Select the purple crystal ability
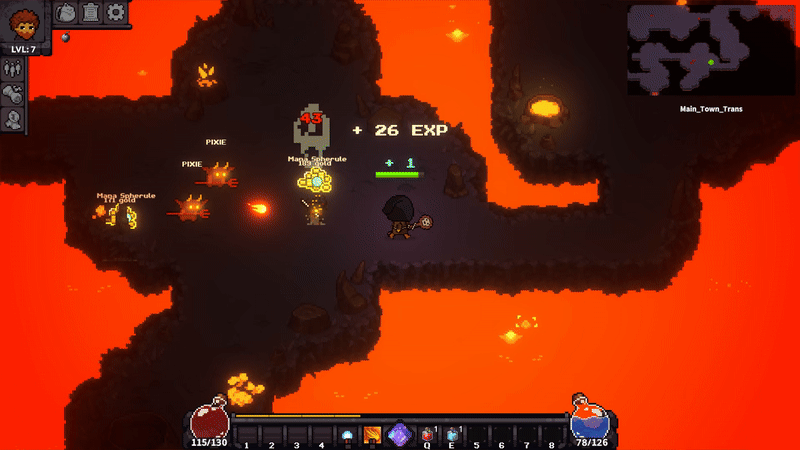800x450 pixels. coord(399,435)
